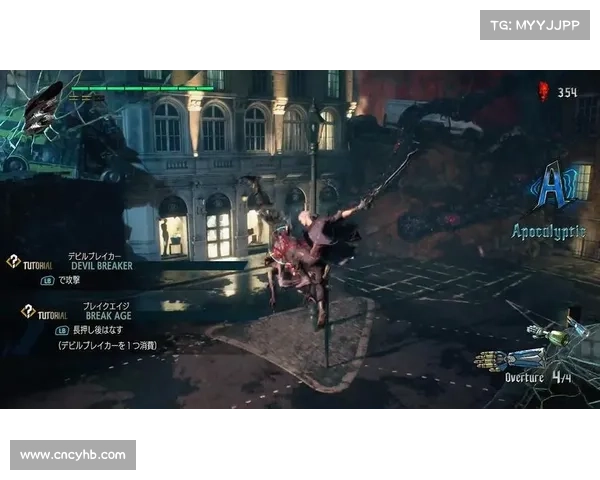Select the Overture Devil Breaker arm icon
The image size is (600, 480).
(x=511, y=358)
